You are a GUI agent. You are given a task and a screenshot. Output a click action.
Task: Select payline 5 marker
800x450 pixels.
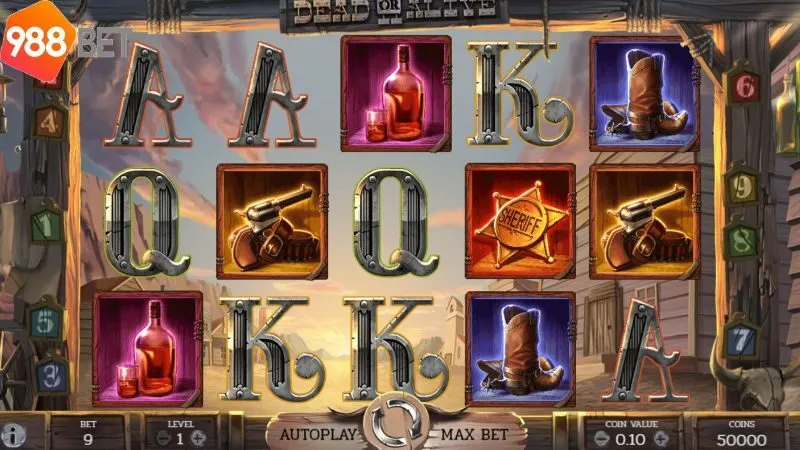46,322
